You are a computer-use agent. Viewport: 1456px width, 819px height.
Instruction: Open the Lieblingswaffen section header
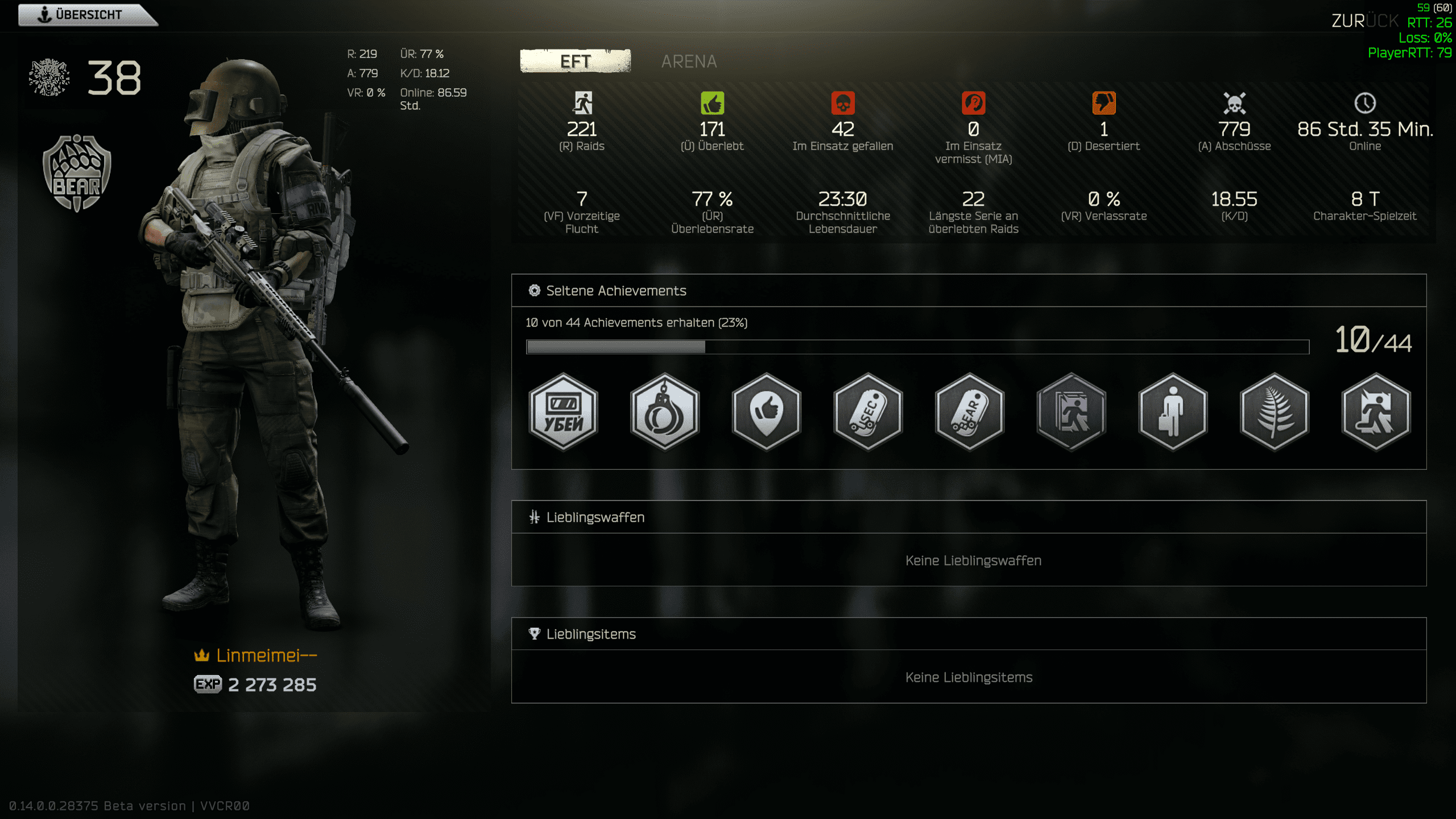coord(595,517)
